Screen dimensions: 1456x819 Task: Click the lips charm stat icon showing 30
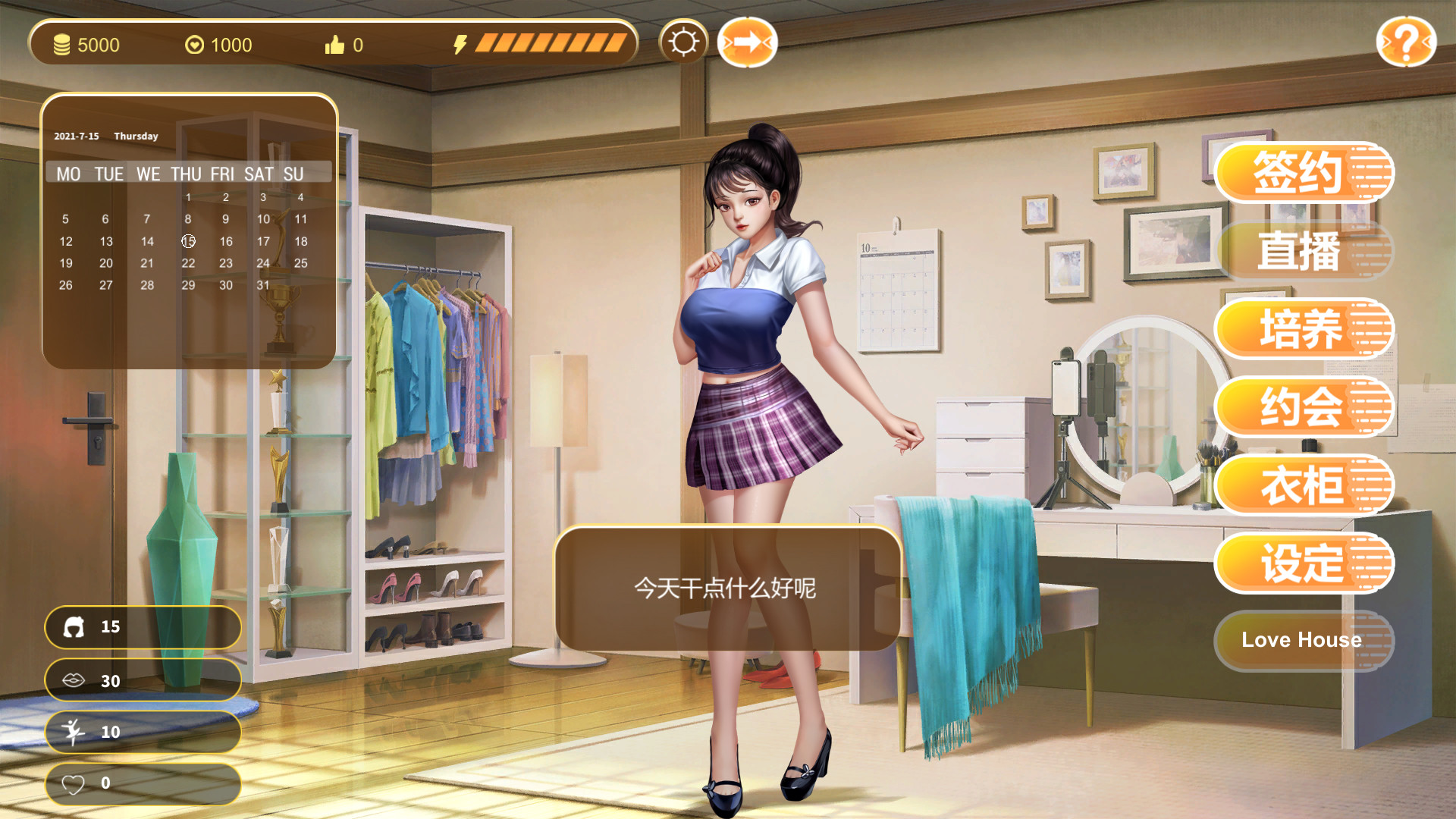(x=74, y=680)
